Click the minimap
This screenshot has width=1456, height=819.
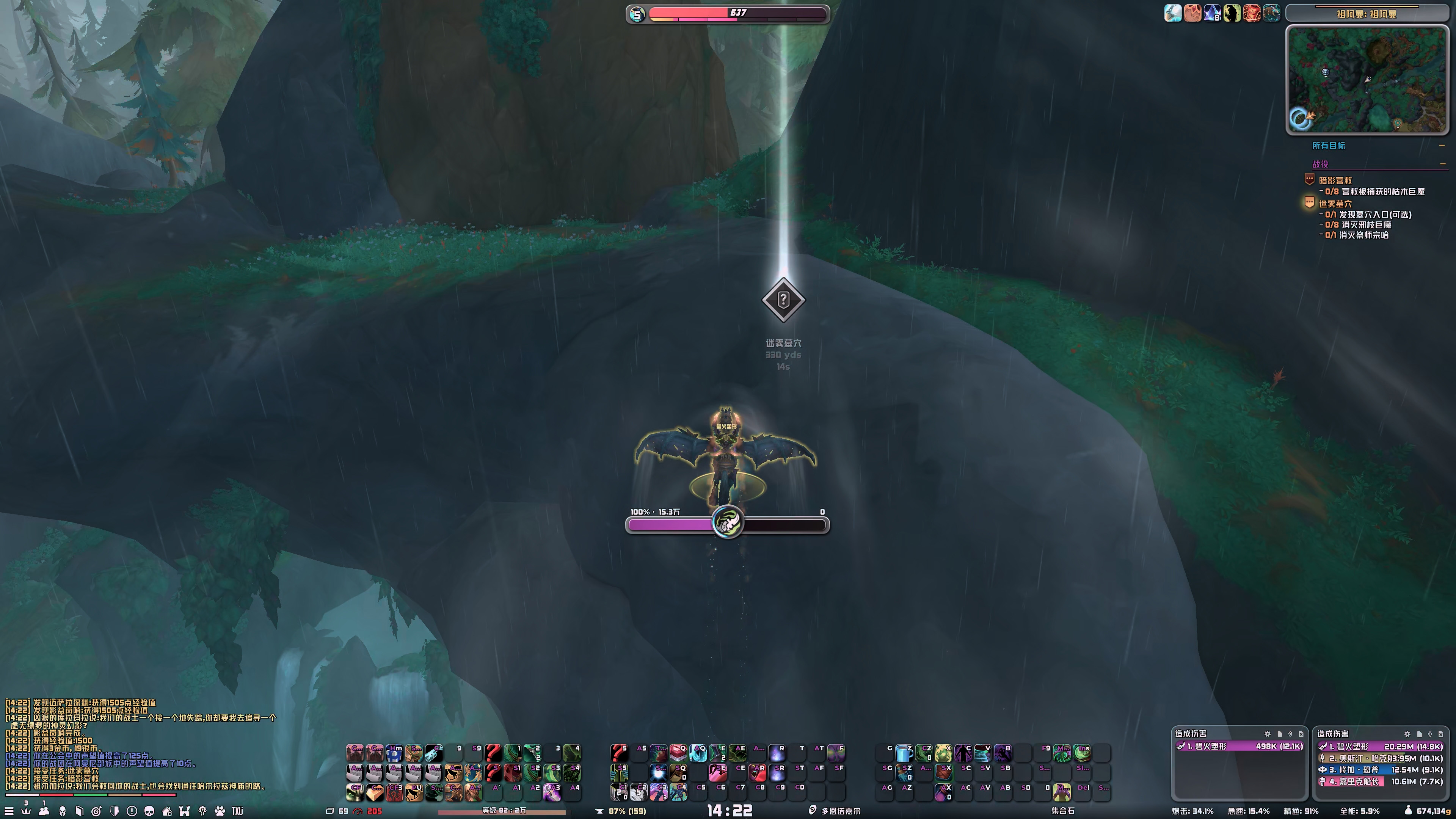(1367, 79)
